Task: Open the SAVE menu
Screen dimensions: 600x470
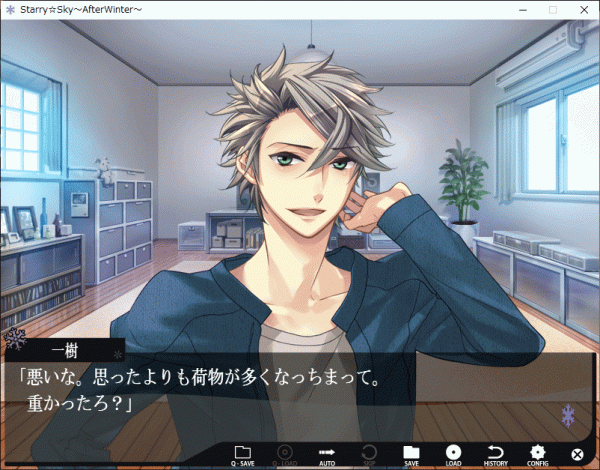Action: pos(411,455)
